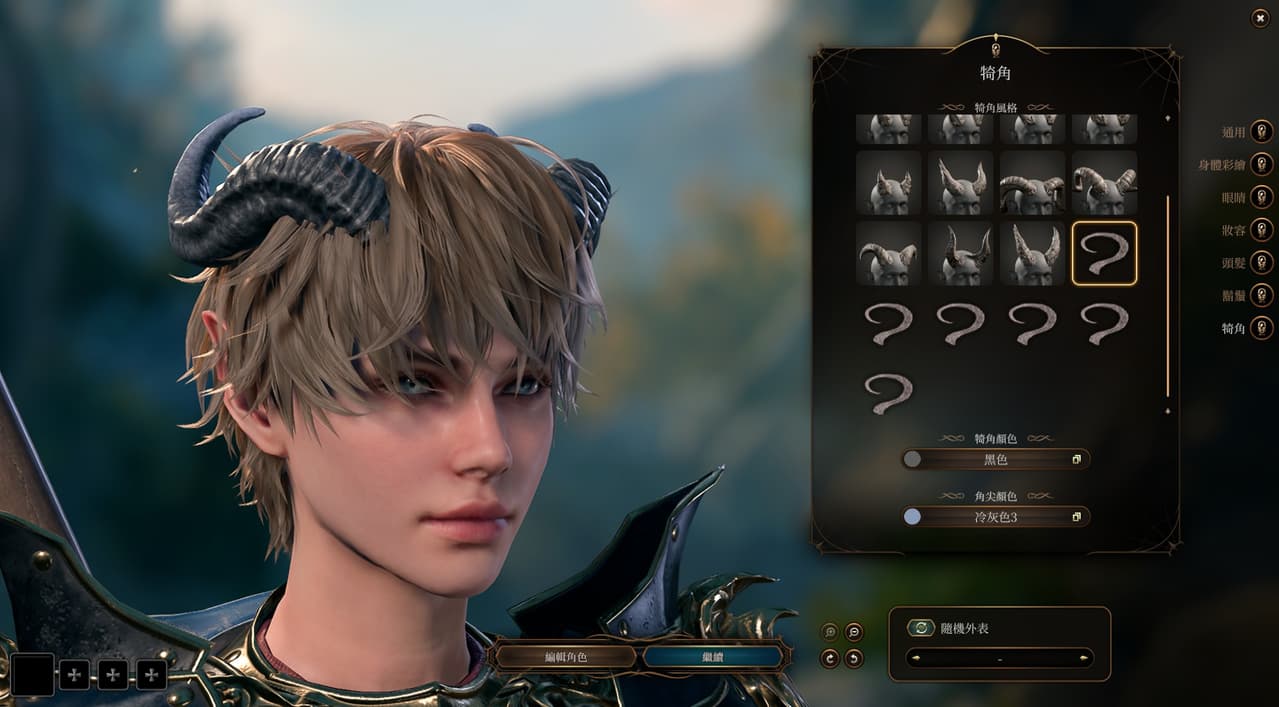Open the 頭髮 hair tab

(x=1261, y=262)
